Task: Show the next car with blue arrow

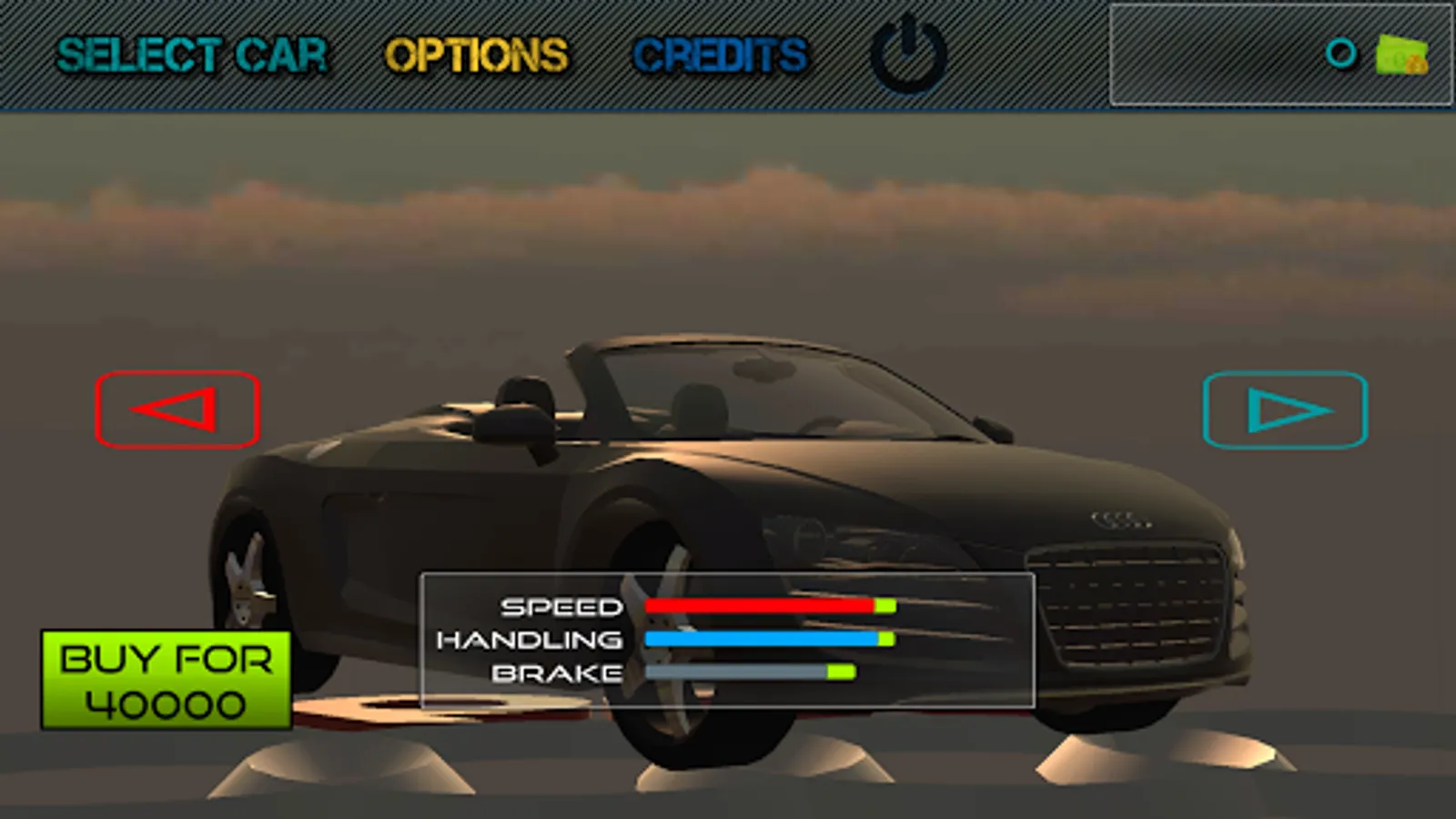Action: (1285, 409)
